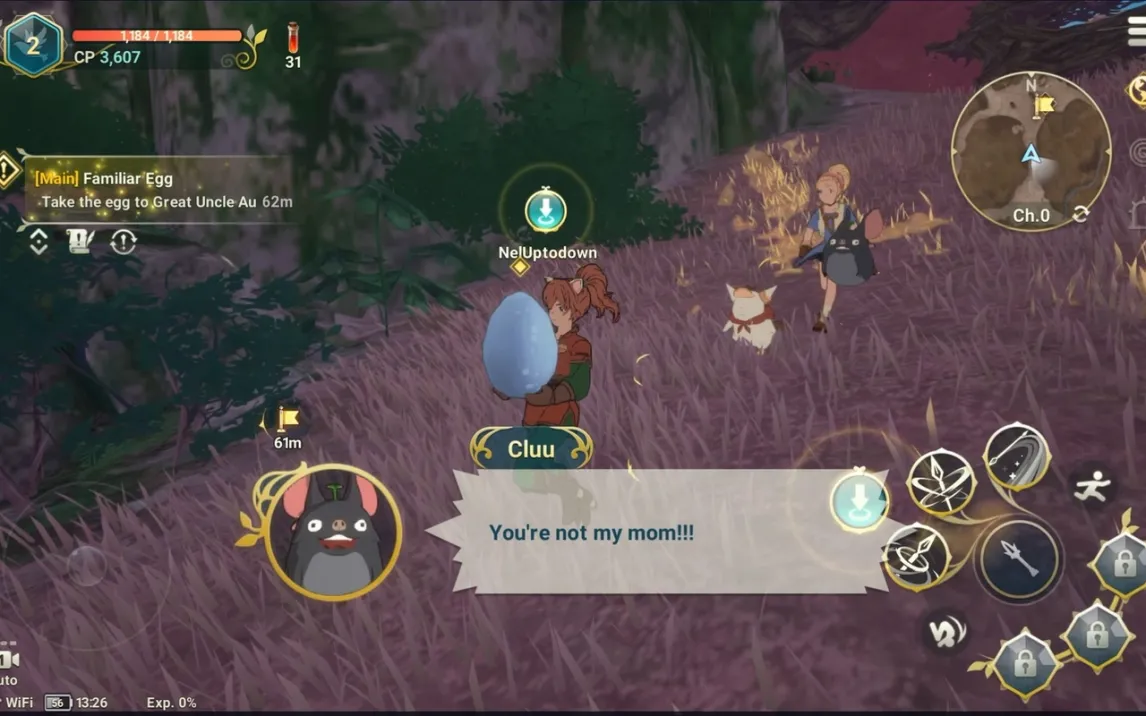Refresh quest using the circular exclamation icon

(123, 242)
